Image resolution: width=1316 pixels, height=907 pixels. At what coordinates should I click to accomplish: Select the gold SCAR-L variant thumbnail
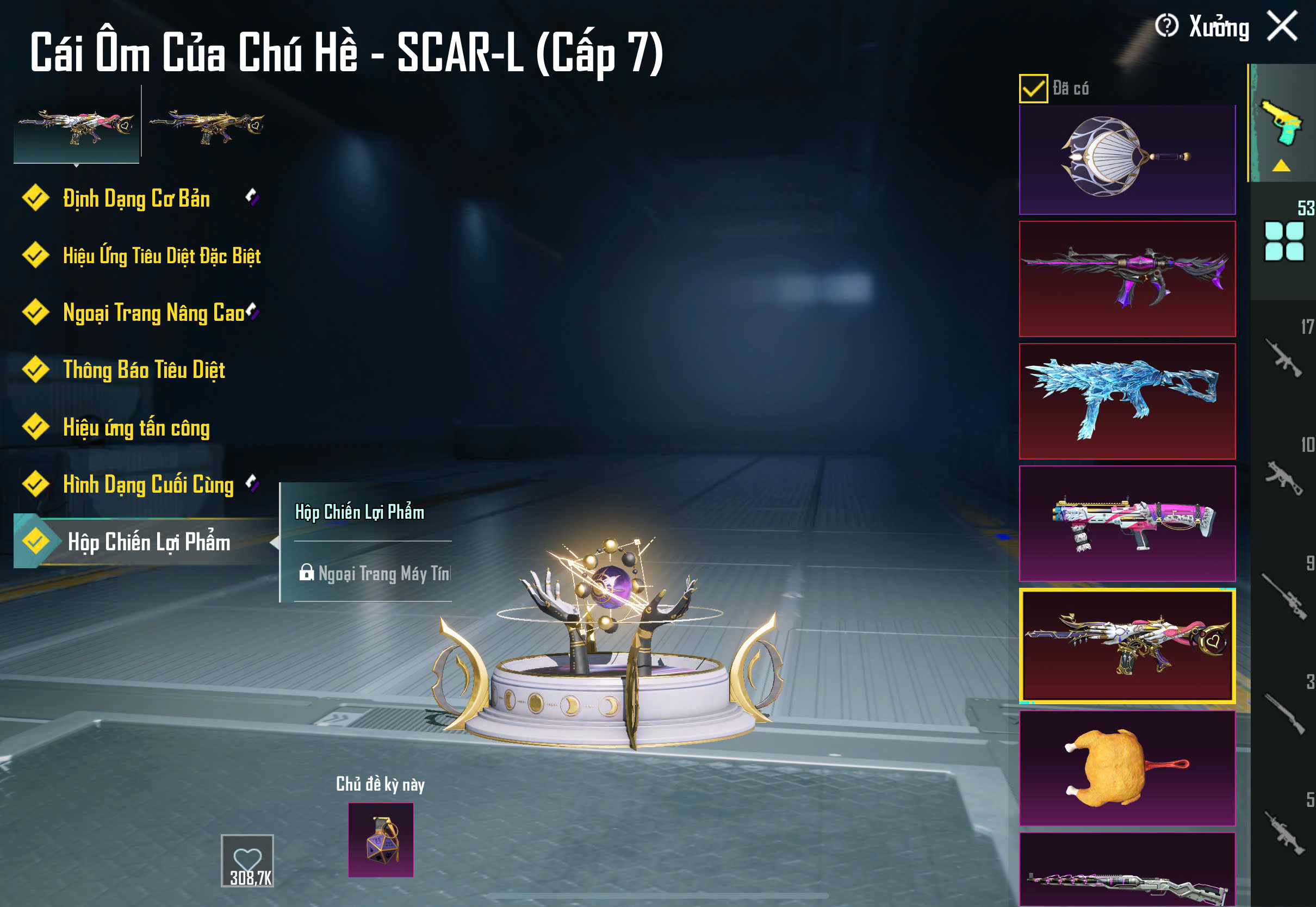(x=207, y=125)
